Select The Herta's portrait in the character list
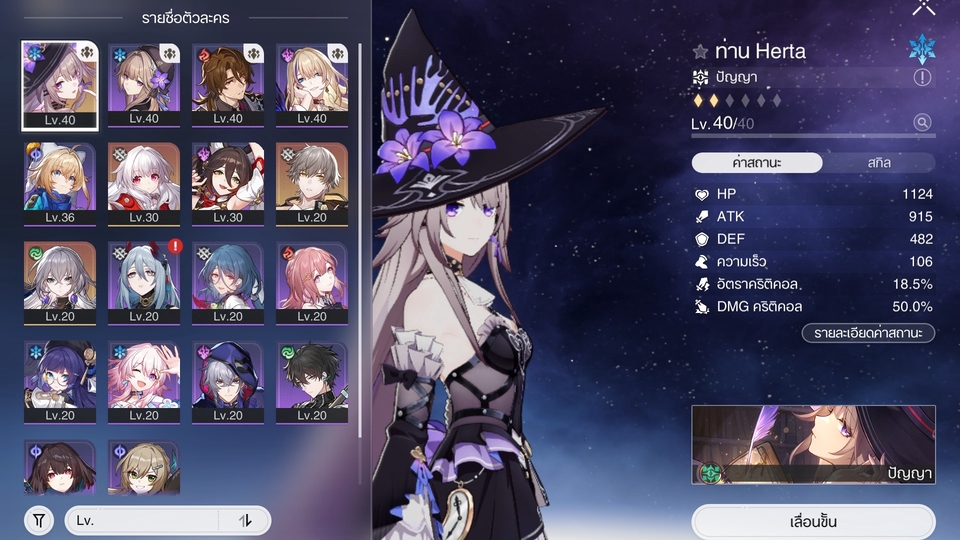Viewport: 960px width, 540px height. coord(60,86)
